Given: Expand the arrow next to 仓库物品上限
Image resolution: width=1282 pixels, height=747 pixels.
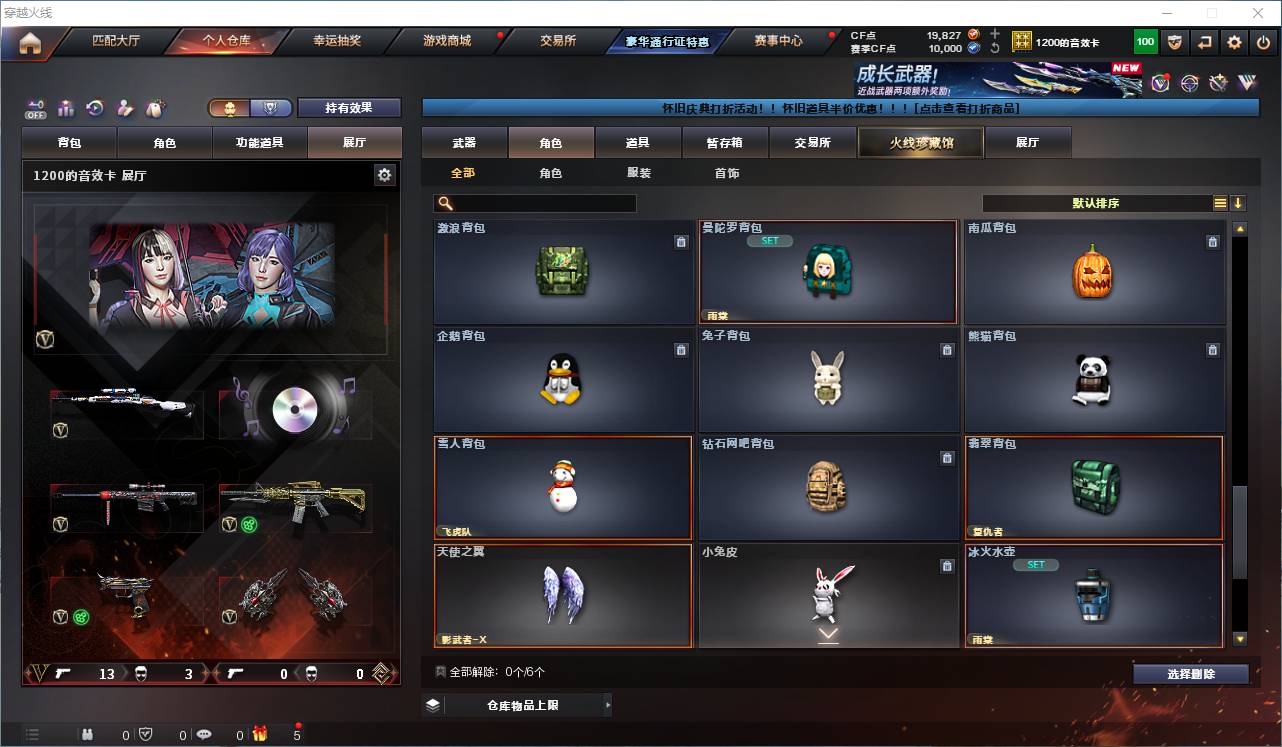Looking at the screenshot, I should tap(608, 705).
